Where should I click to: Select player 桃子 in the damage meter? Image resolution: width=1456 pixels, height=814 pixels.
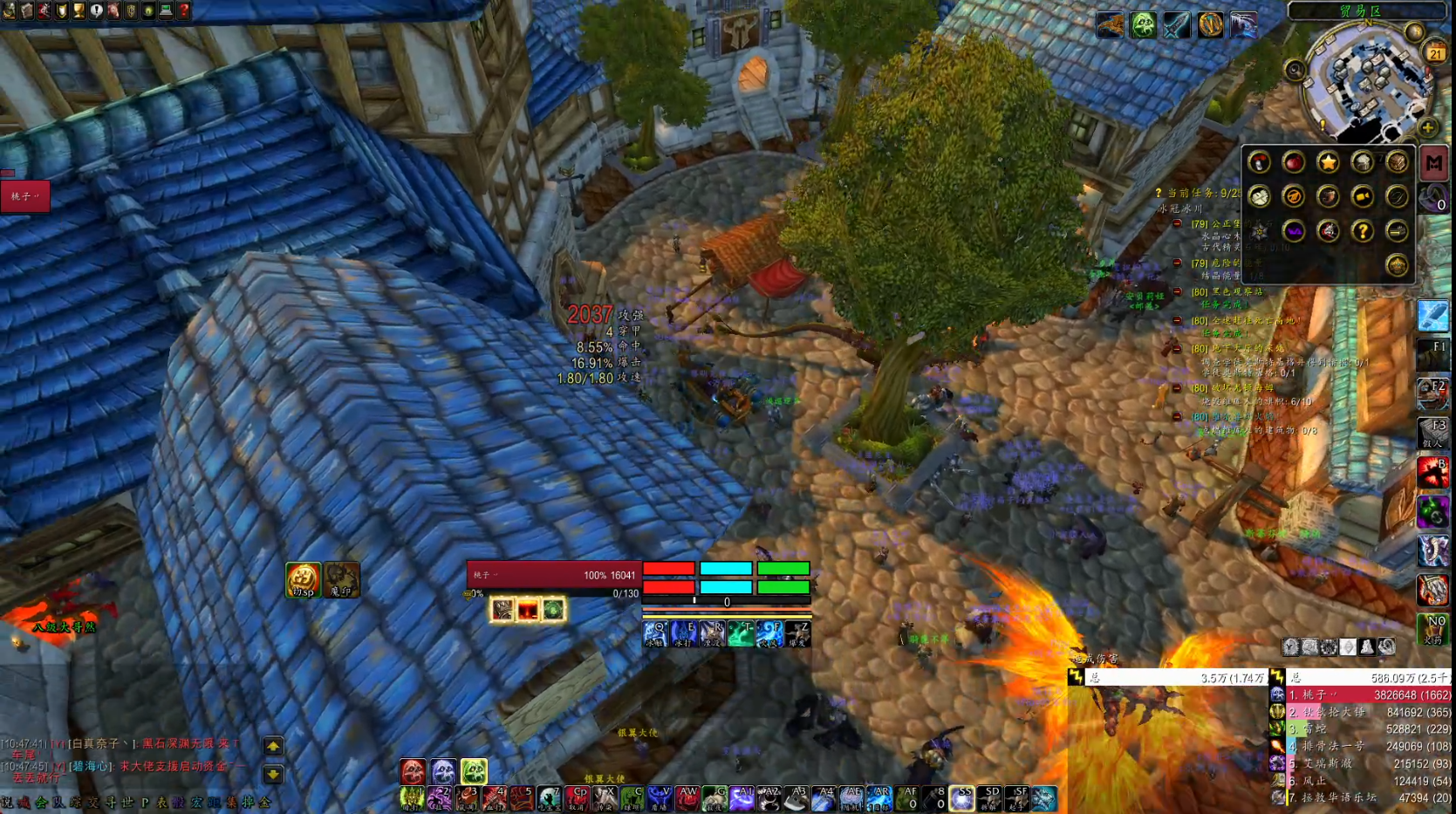(x=1361, y=695)
